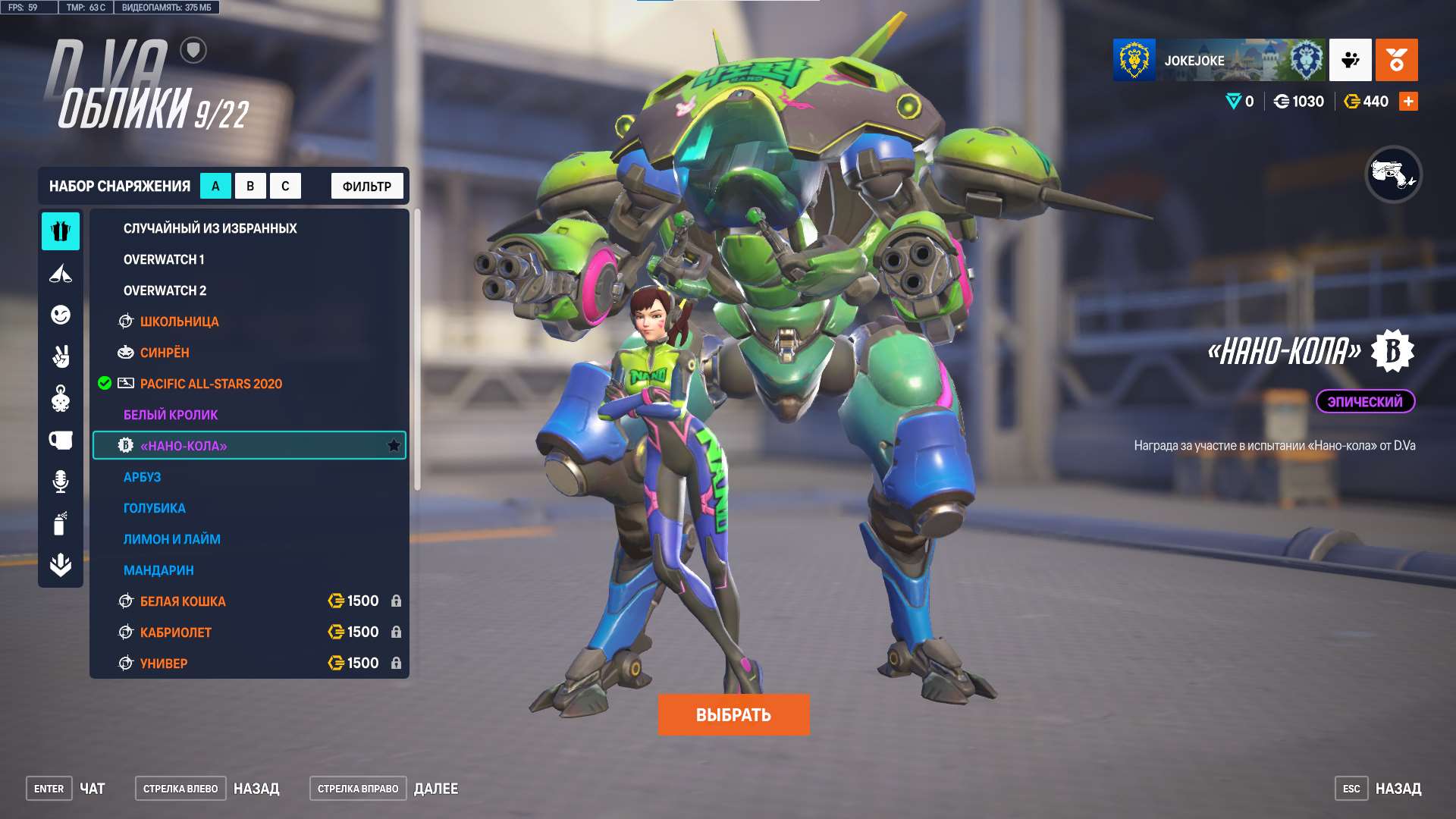Screen dimensions: 1456x819
Task: Click the weapon inspect gun icon
Action: [1395, 173]
